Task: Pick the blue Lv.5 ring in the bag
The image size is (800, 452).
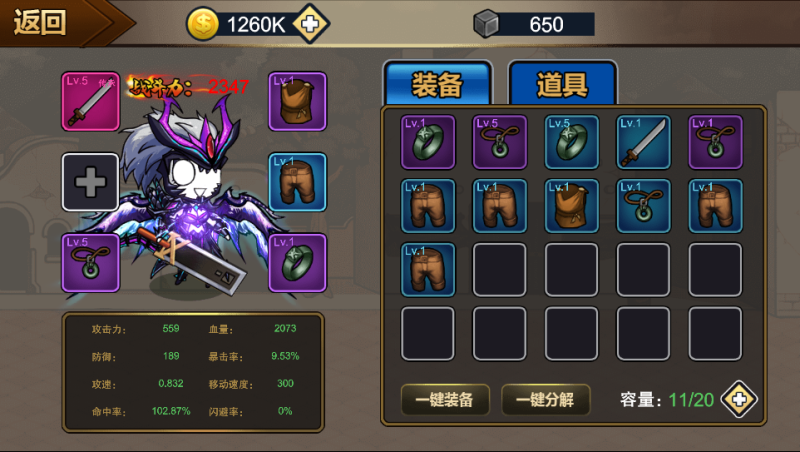Action: pyautogui.click(x=572, y=142)
